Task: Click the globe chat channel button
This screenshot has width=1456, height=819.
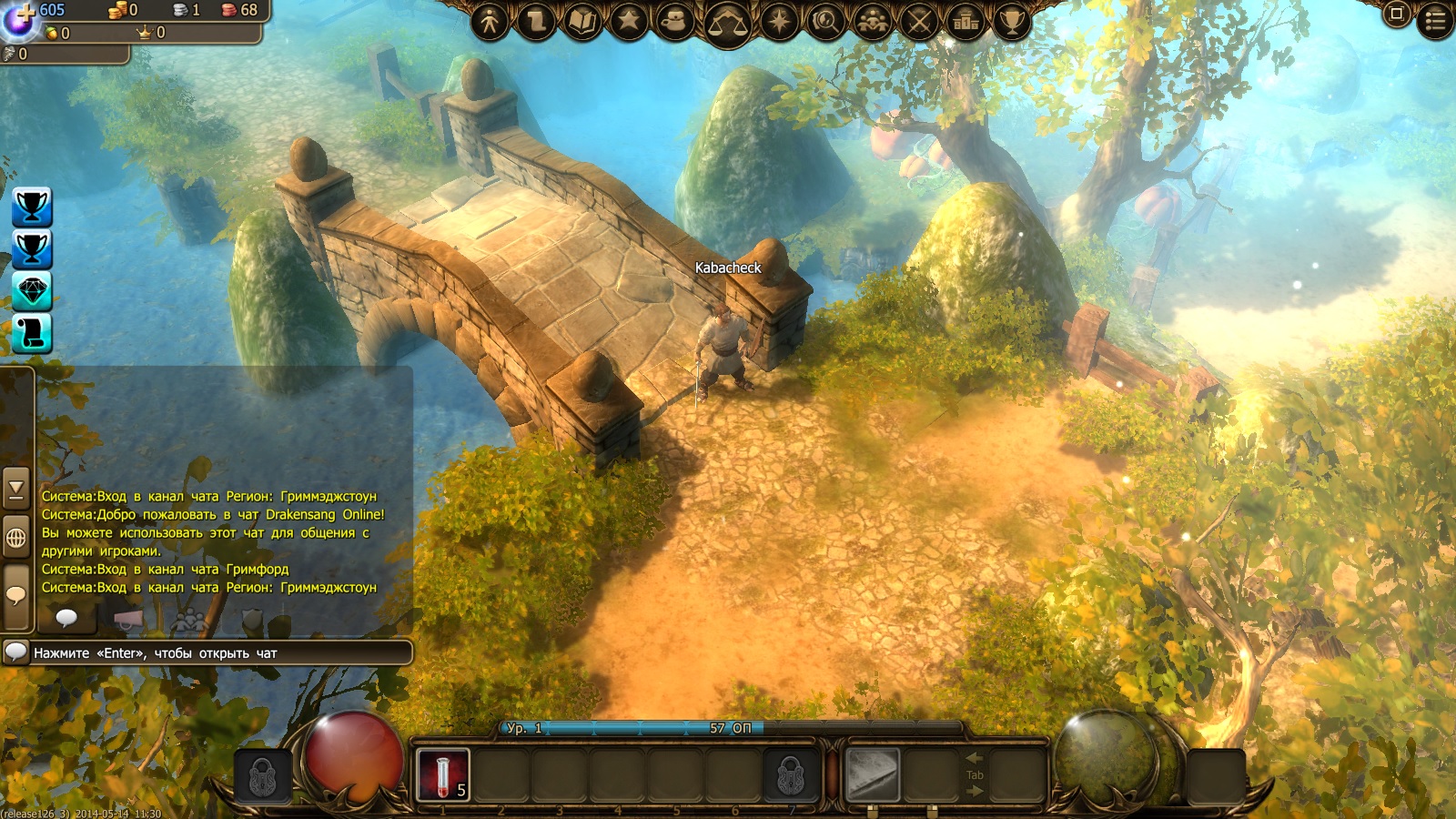Action: pyautogui.click(x=16, y=538)
